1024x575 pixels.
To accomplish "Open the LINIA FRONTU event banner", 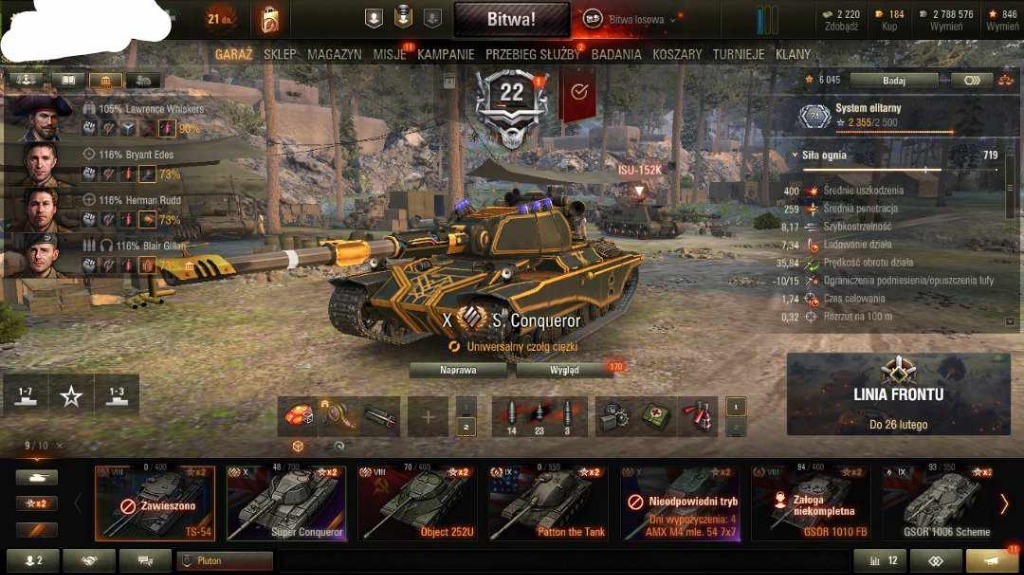I will [x=898, y=393].
